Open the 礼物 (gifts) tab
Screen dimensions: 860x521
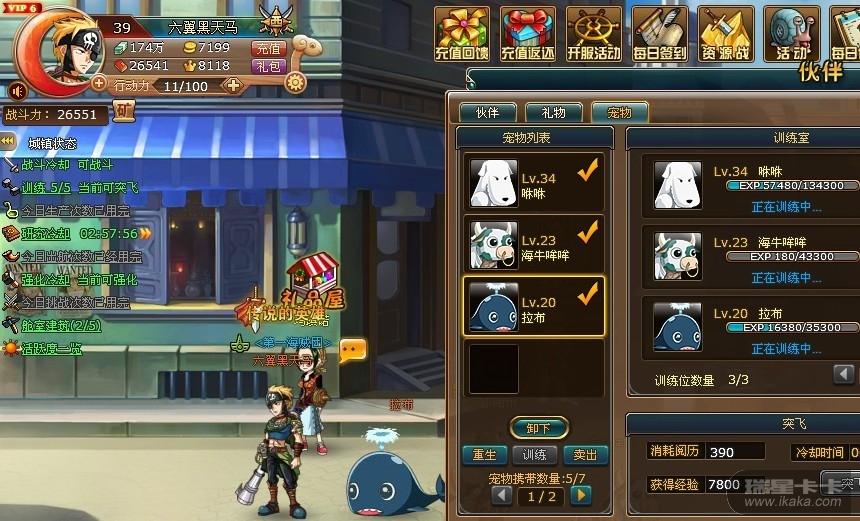pyautogui.click(x=553, y=113)
